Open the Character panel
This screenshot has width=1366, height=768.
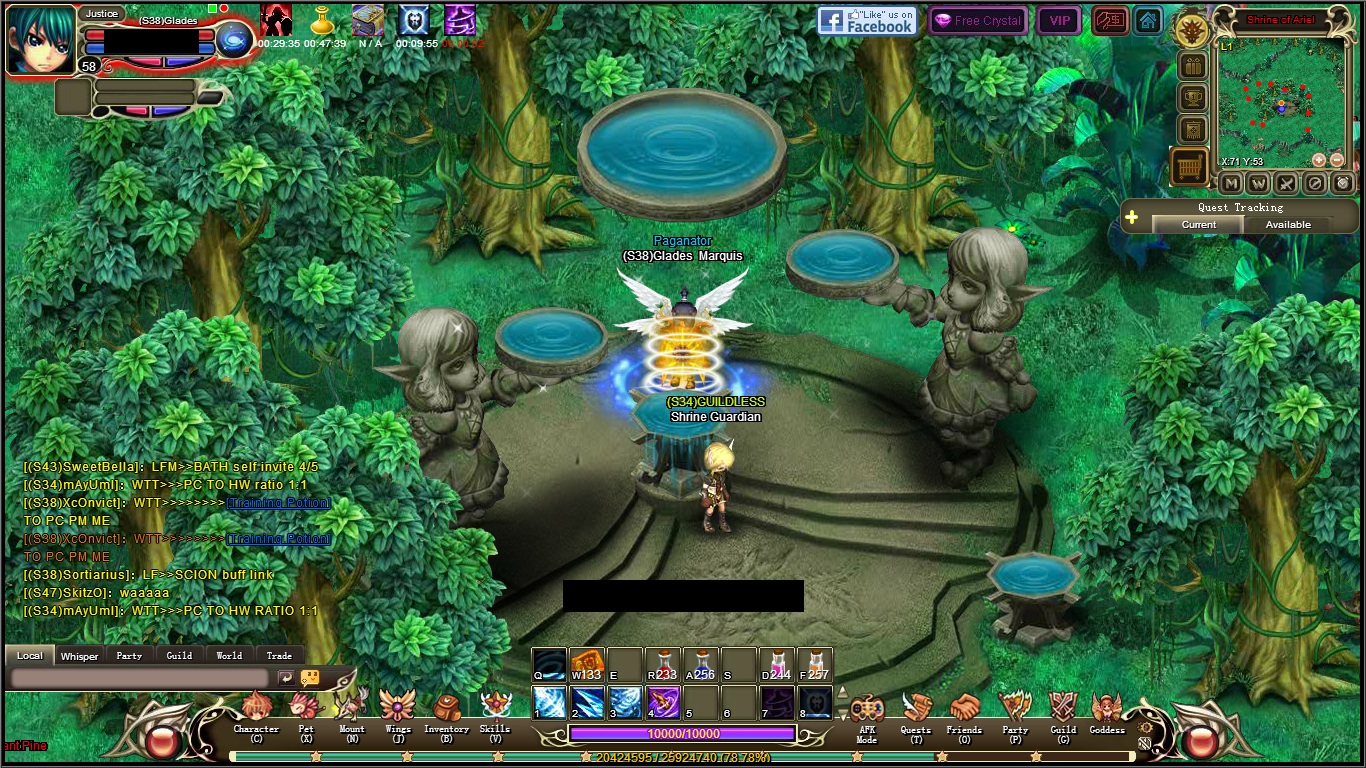coord(256,710)
